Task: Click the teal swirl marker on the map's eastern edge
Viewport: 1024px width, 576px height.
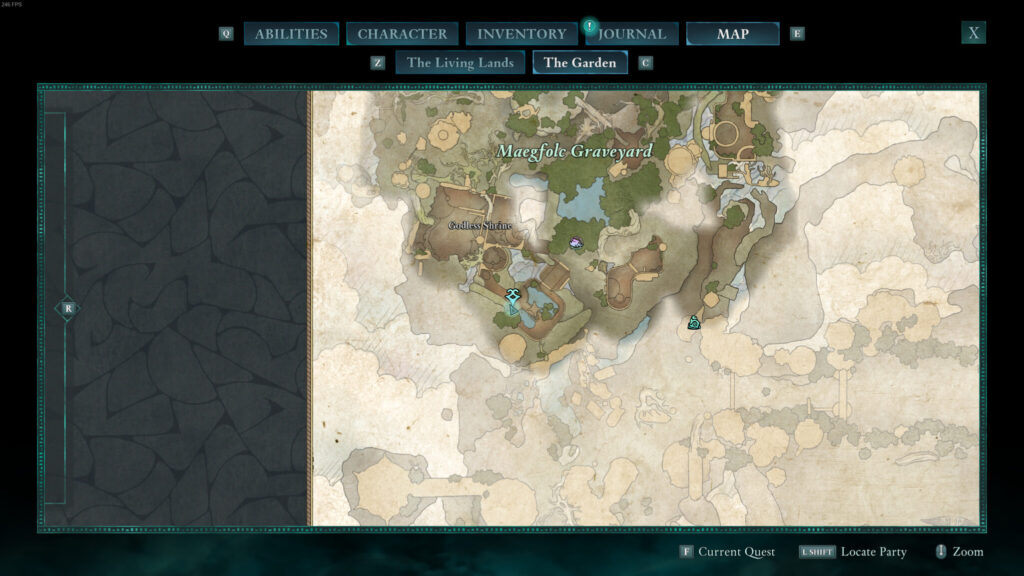Action: (693, 322)
